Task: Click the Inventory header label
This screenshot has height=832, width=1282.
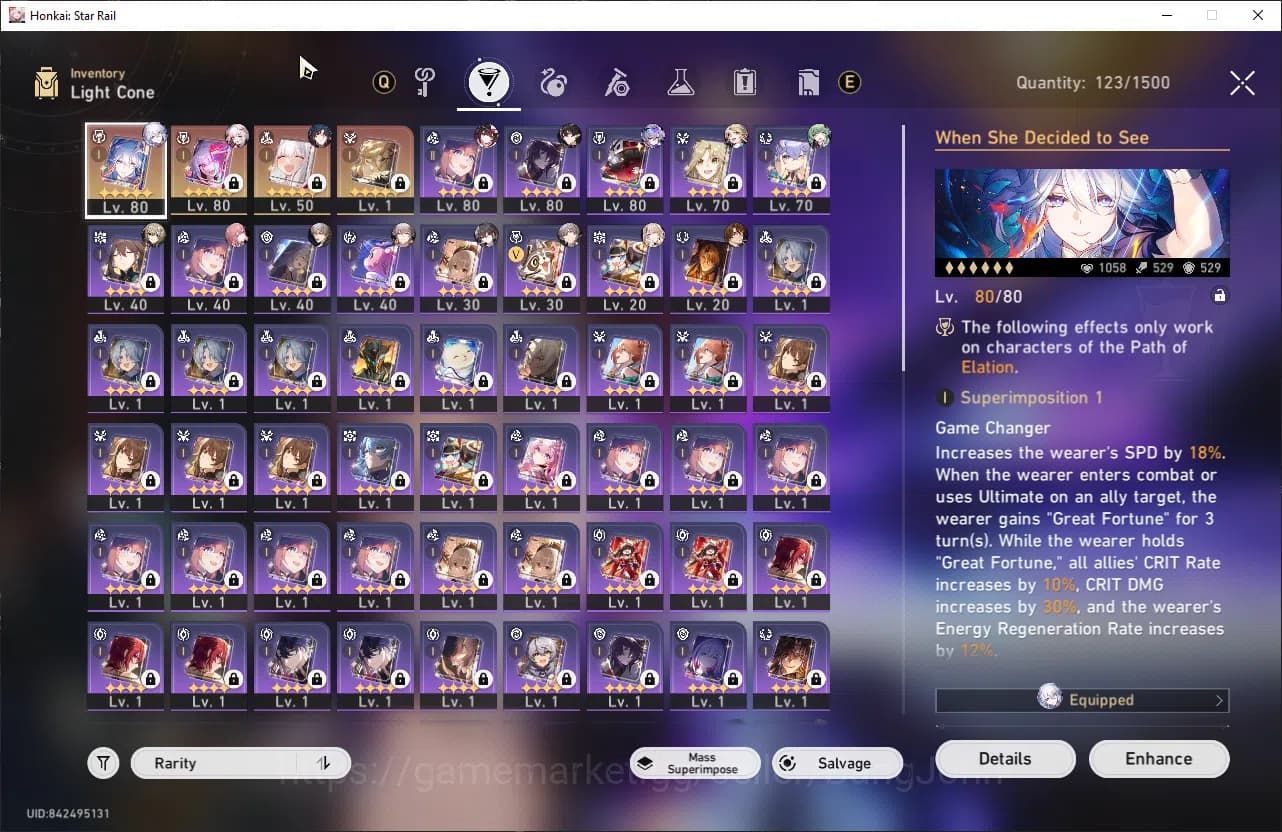Action: click(97, 73)
